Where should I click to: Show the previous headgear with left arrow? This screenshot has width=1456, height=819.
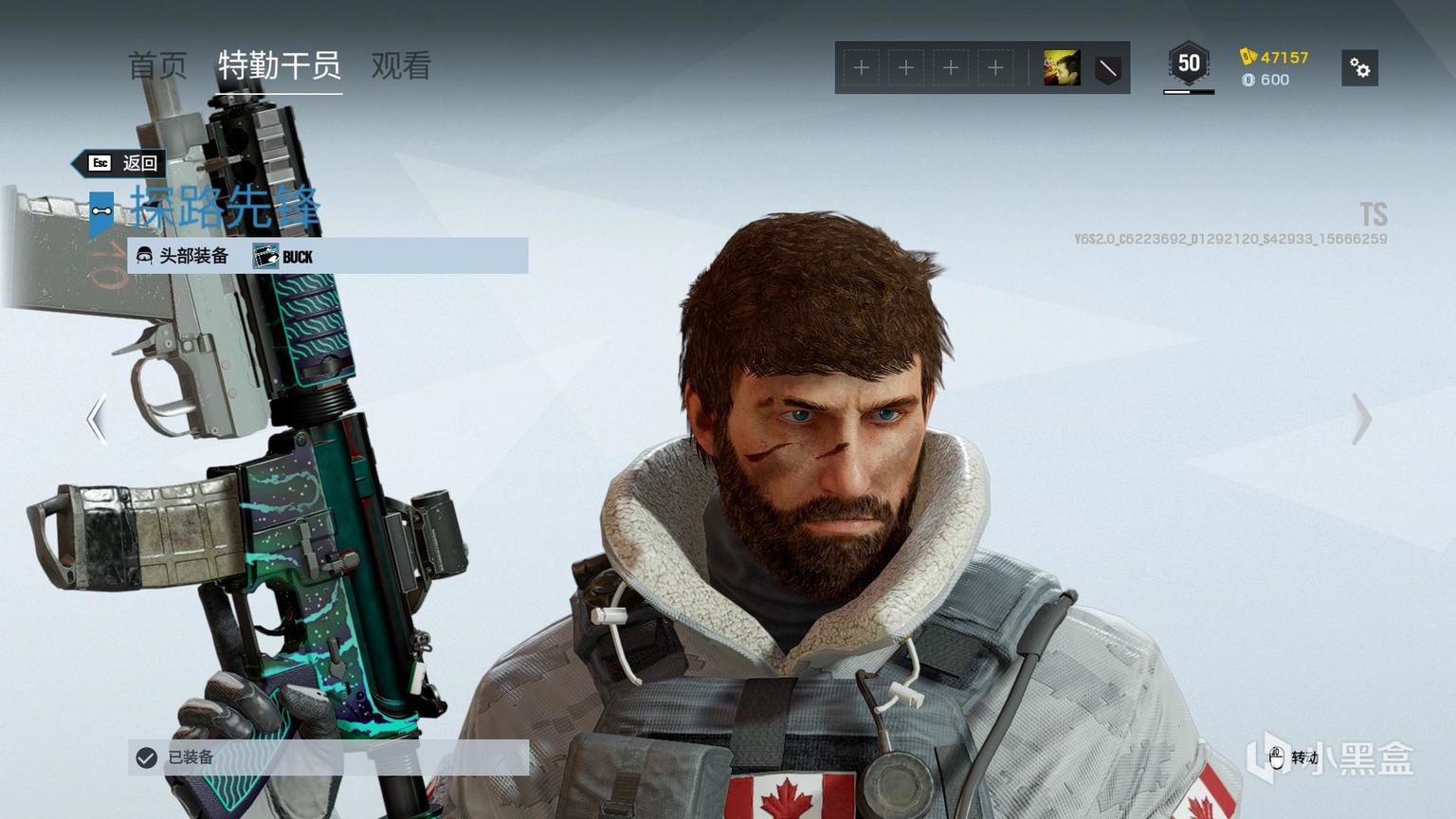pyautogui.click(x=97, y=419)
